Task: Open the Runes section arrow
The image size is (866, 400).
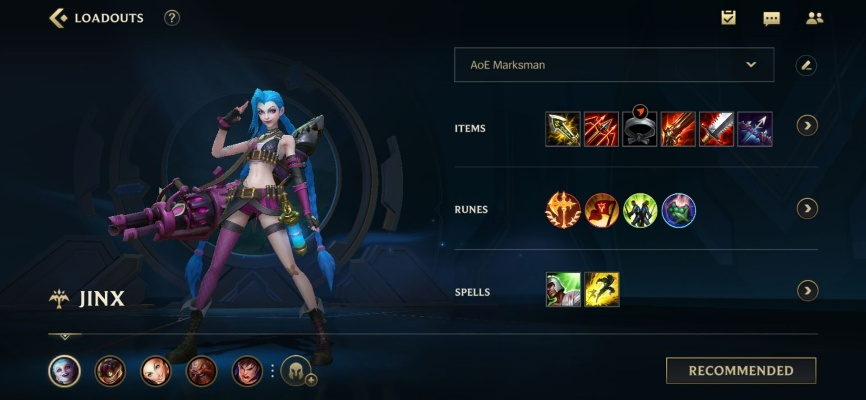Action: pyautogui.click(x=807, y=209)
